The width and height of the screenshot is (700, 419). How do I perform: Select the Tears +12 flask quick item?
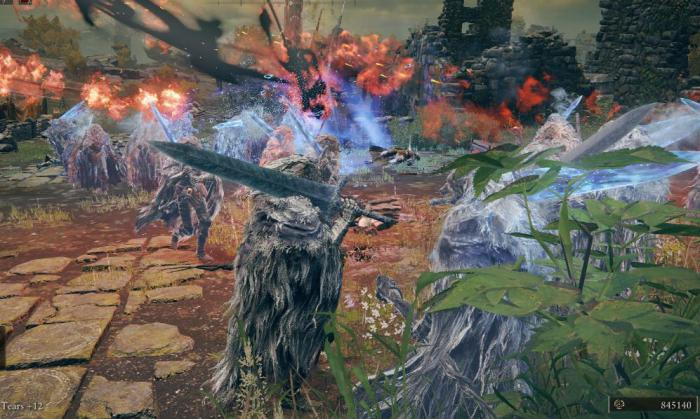(x=20, y=407)
